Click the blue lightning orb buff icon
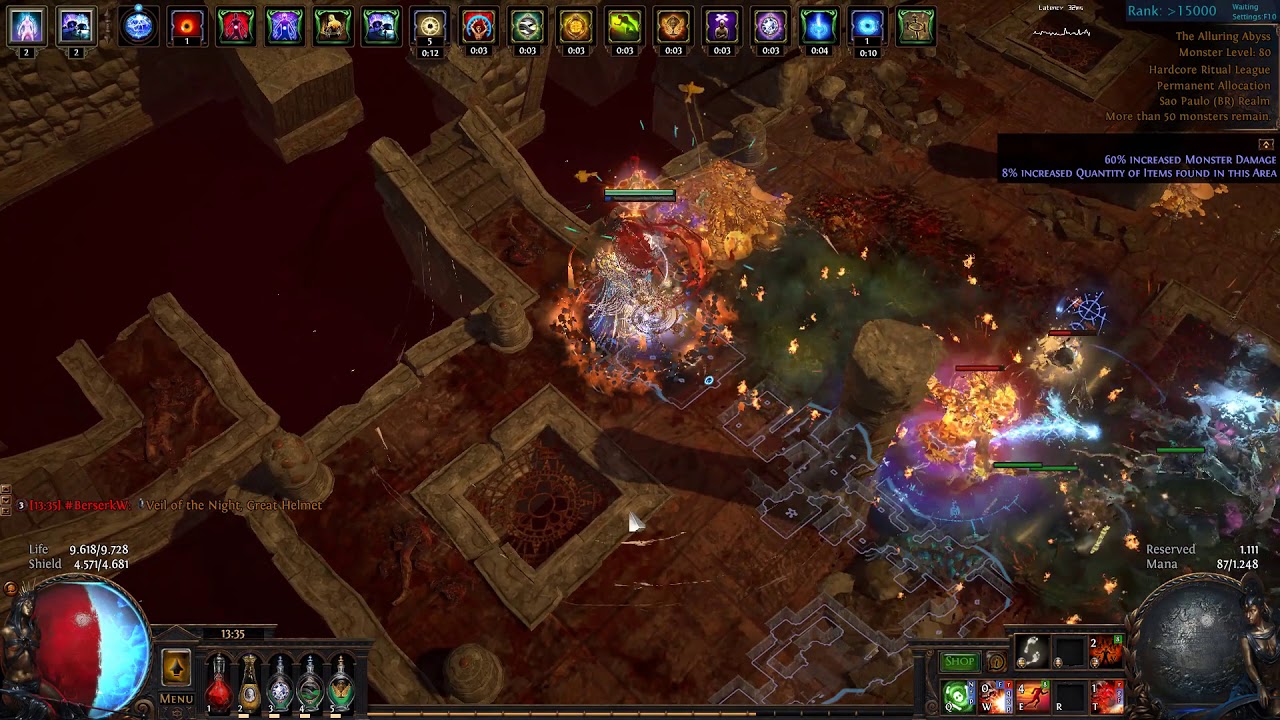This screenshot has height=720, width=1280. coord(138,26)
